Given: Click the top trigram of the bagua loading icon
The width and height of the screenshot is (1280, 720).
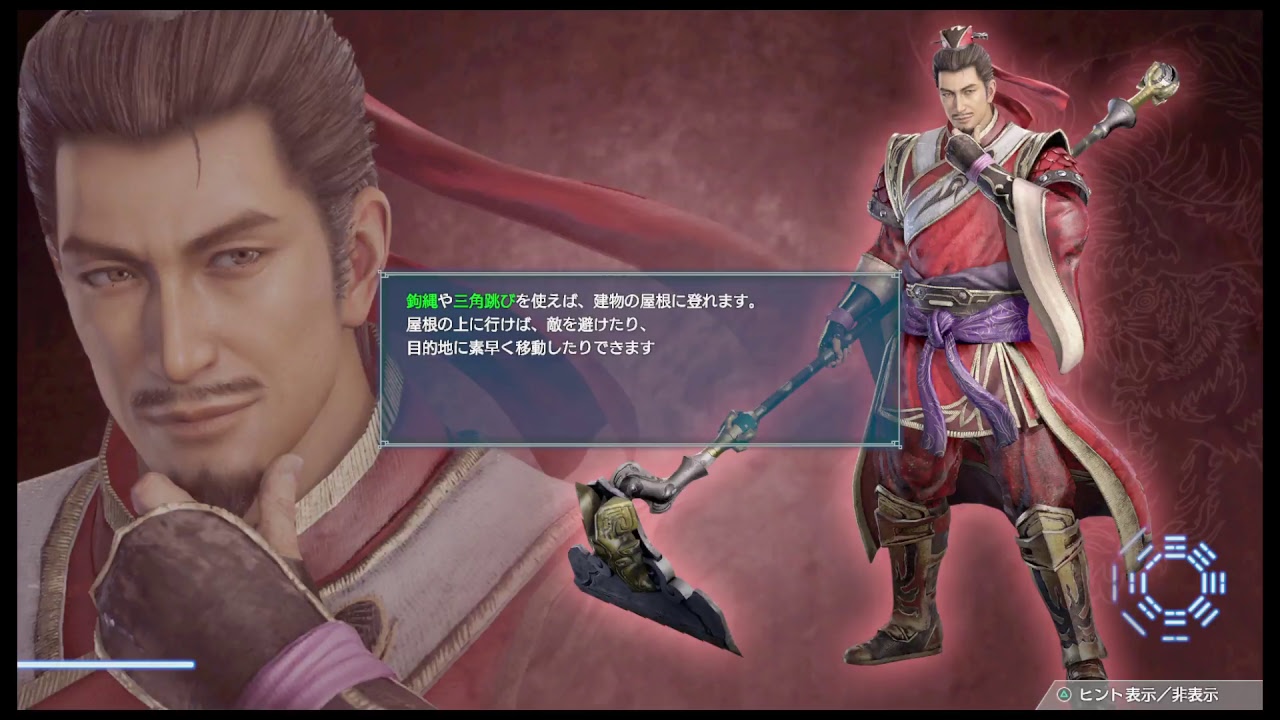Looking at the screenshot, I should click(1176, 547).
